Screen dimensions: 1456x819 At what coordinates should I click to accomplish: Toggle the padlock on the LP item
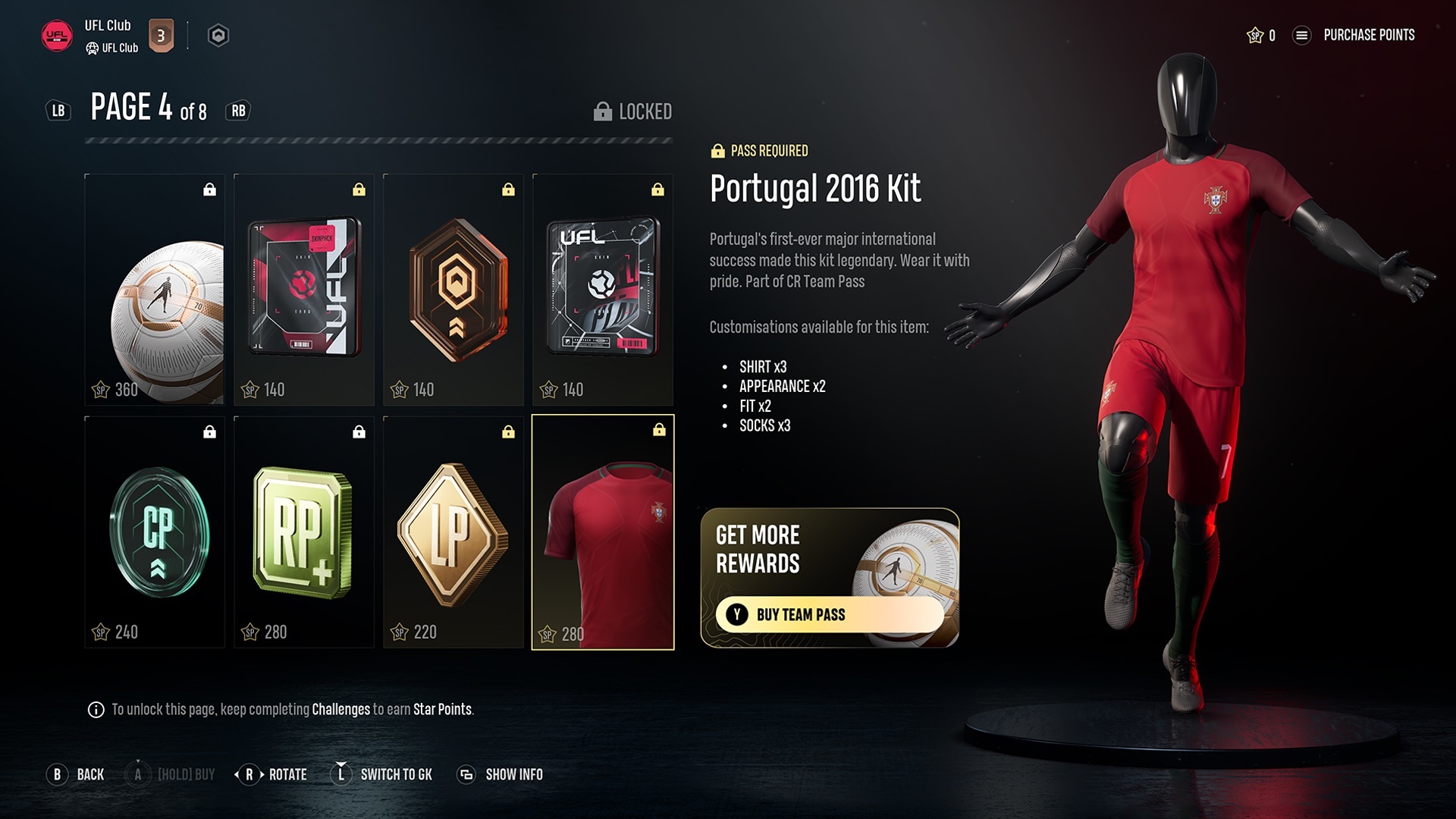coord(508,431)
